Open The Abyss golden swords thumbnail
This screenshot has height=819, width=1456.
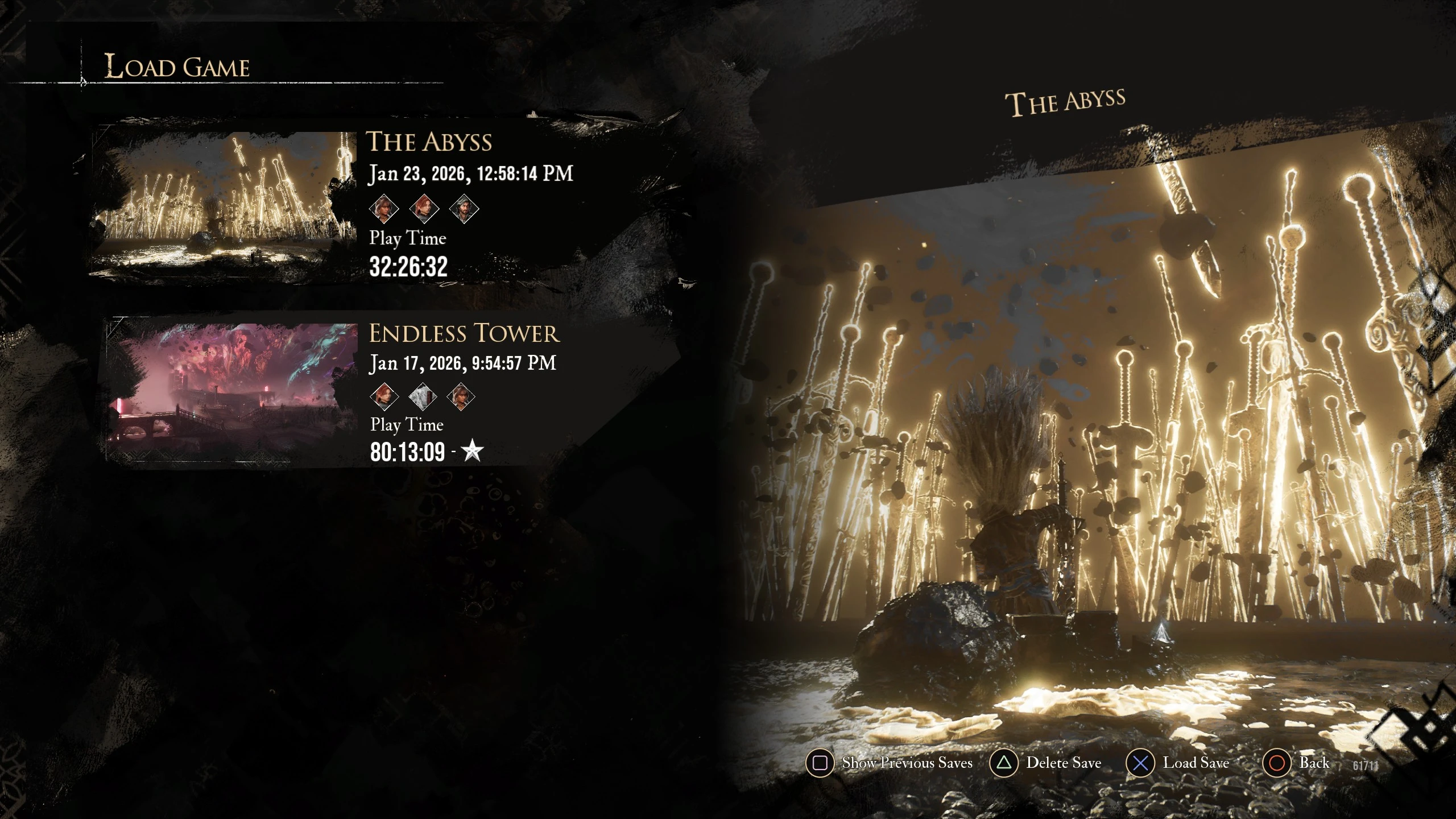pyautogui.click(x=223, y=199)
